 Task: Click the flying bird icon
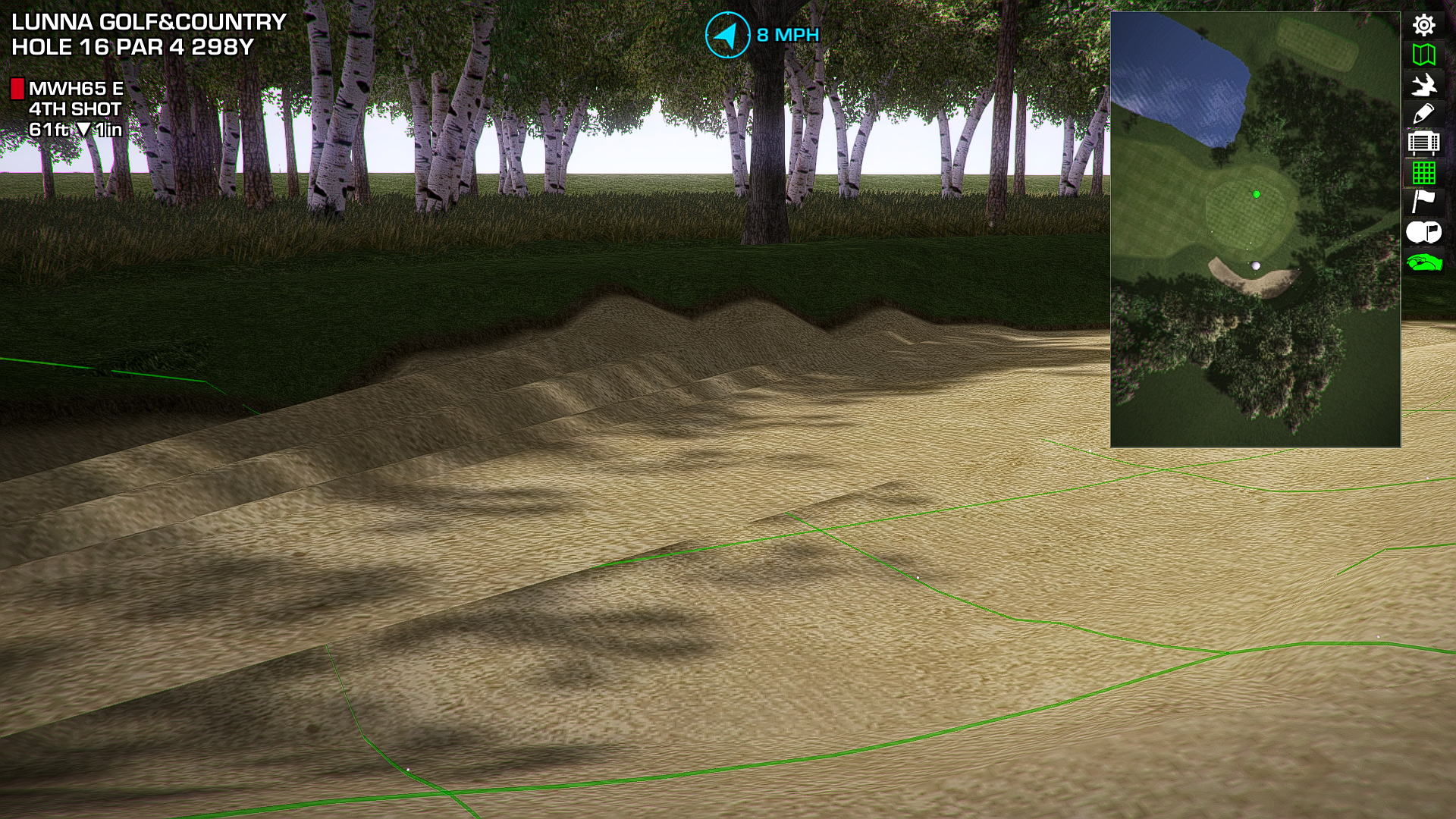pyautogui.click(x=1423, y=84)
